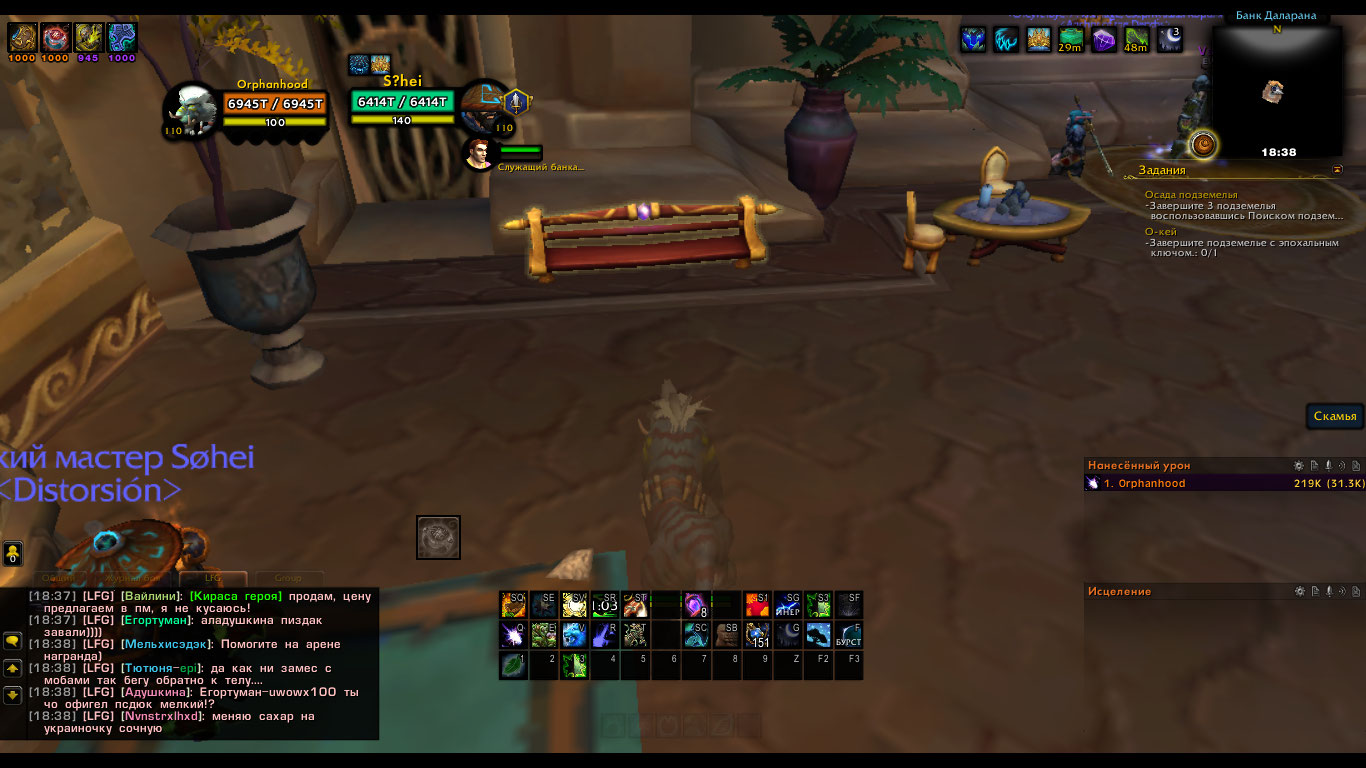Activate the crescent moon ability bound to G

pos(788,633)
